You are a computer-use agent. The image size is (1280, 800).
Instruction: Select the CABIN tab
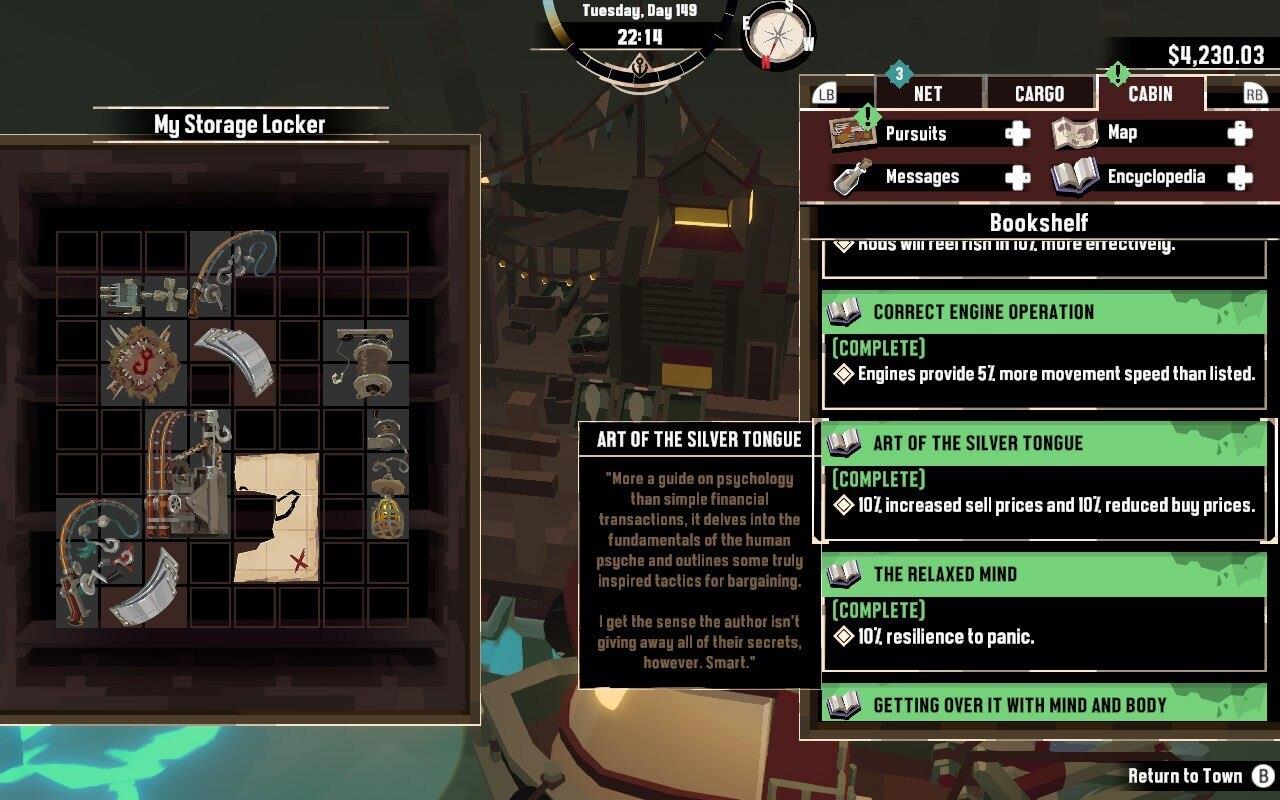(1150, 94)
